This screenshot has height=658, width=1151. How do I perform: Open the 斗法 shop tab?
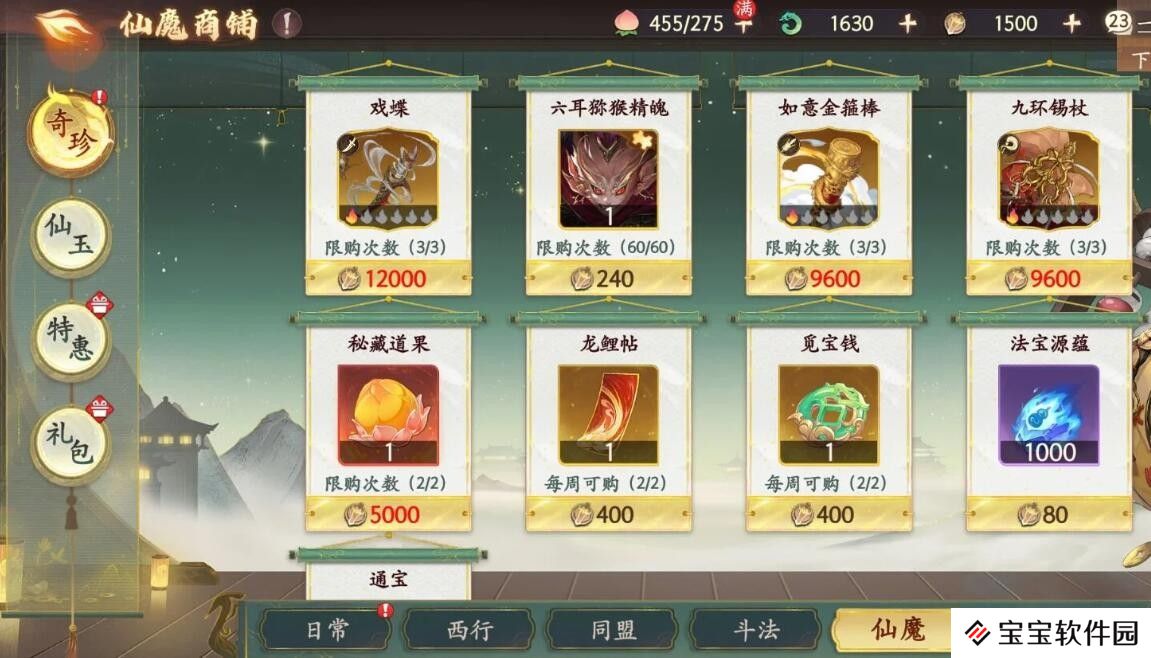pyautogui.click(x=756, y=630)
